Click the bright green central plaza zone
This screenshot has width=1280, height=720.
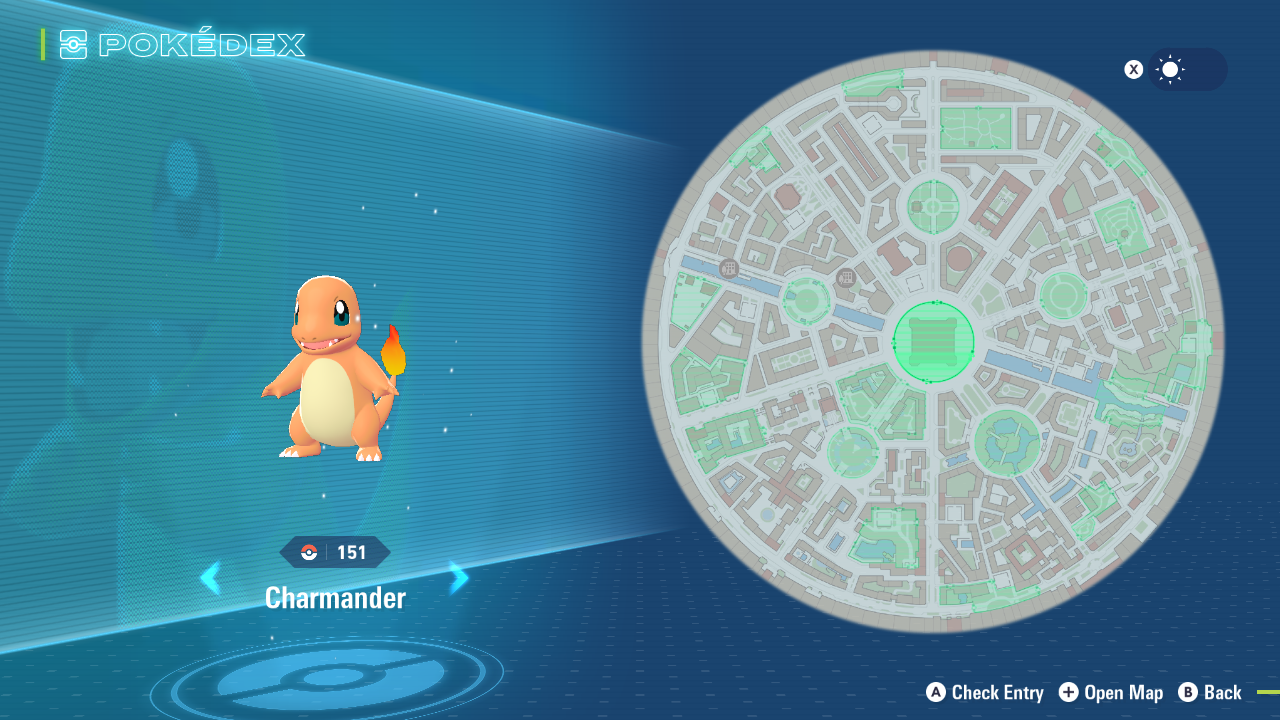tap(933, 341)
